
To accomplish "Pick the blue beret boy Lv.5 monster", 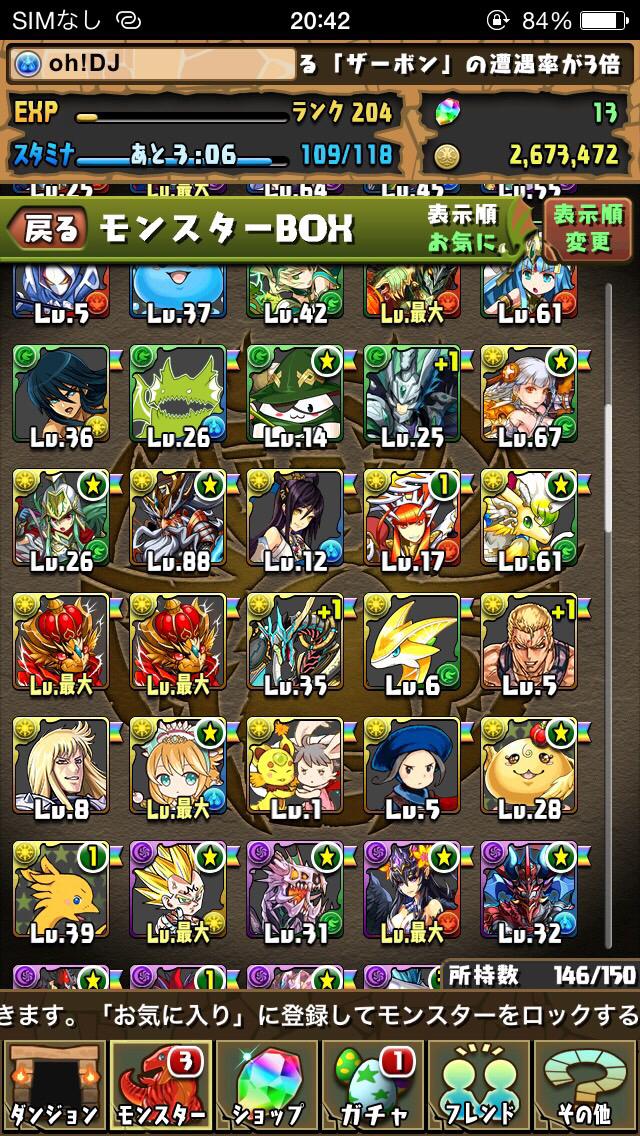I will 411,765.
